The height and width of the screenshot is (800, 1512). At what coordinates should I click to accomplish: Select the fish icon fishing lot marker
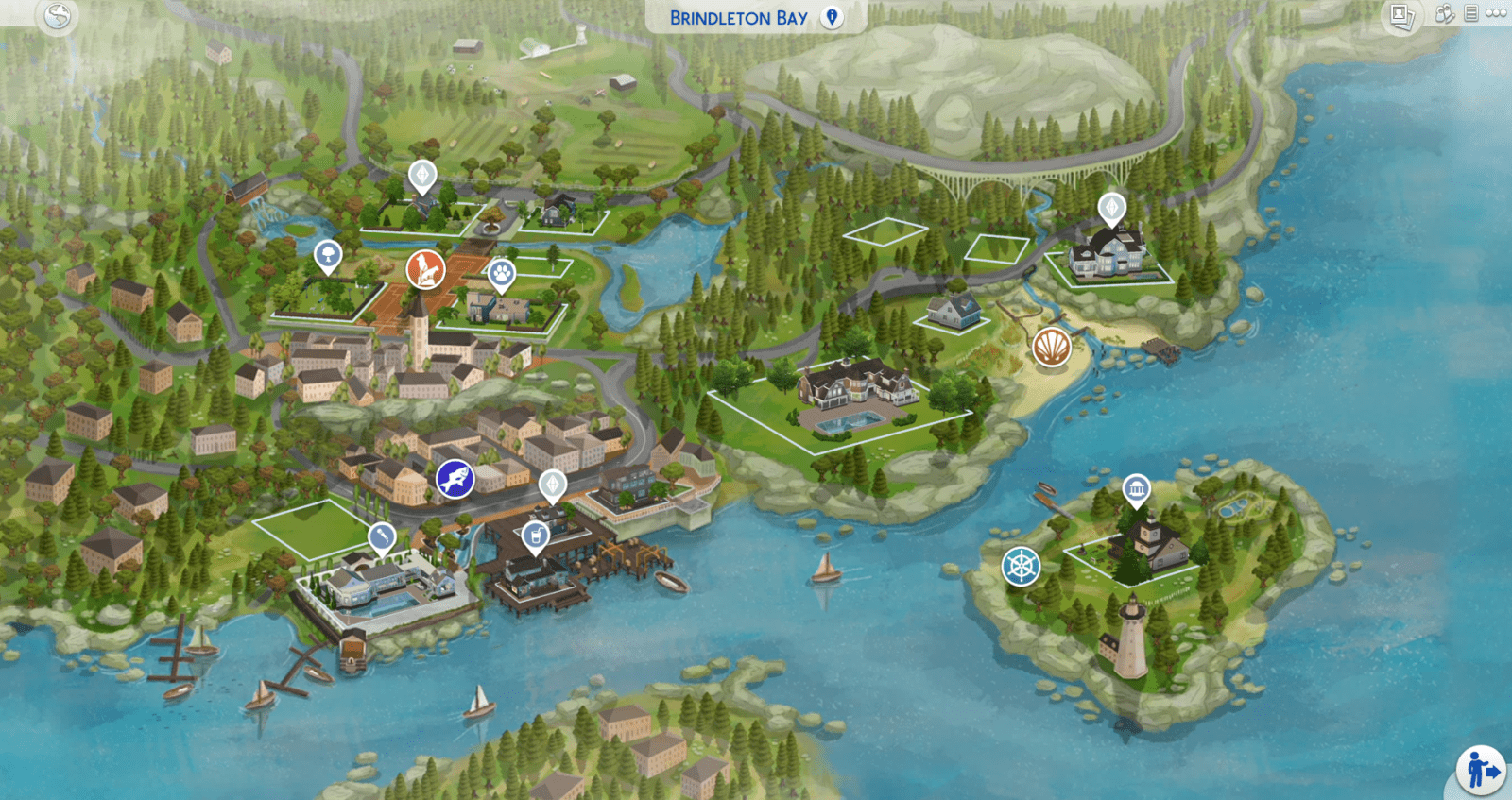455,479
